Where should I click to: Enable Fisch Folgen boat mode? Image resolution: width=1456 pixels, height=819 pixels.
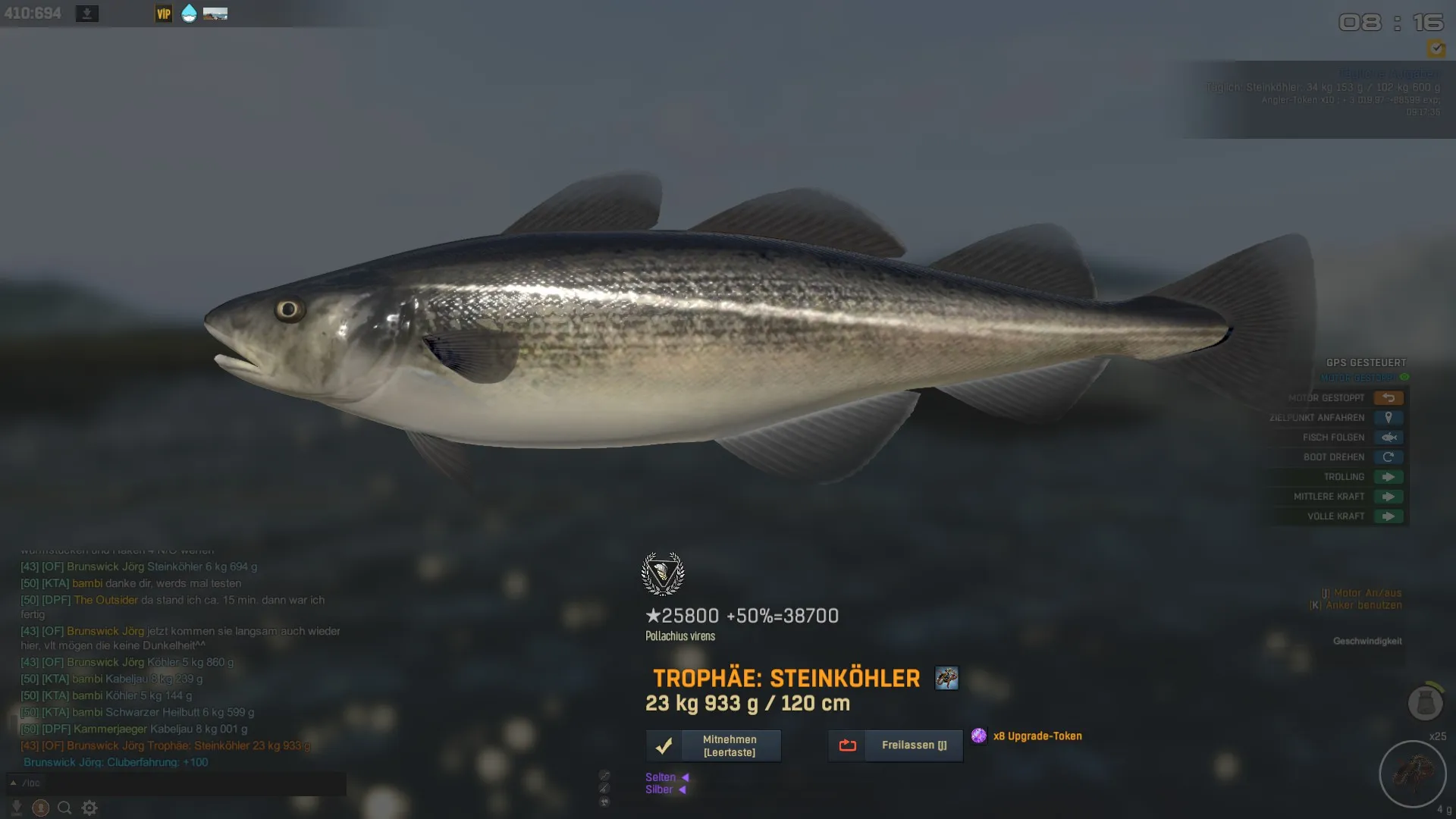(1389, 438)
